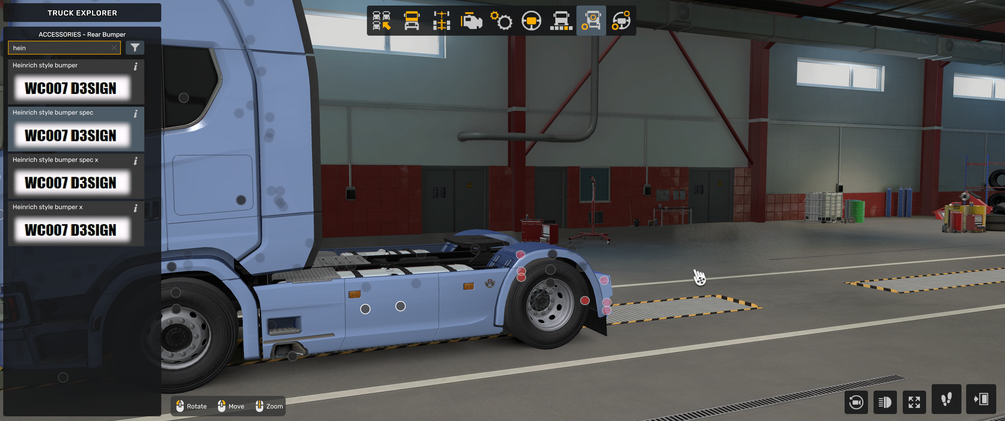This screenshot has height=421, width=1005.
Task: Open the truck selection icon with arrow
Action: tap(382, 20)
